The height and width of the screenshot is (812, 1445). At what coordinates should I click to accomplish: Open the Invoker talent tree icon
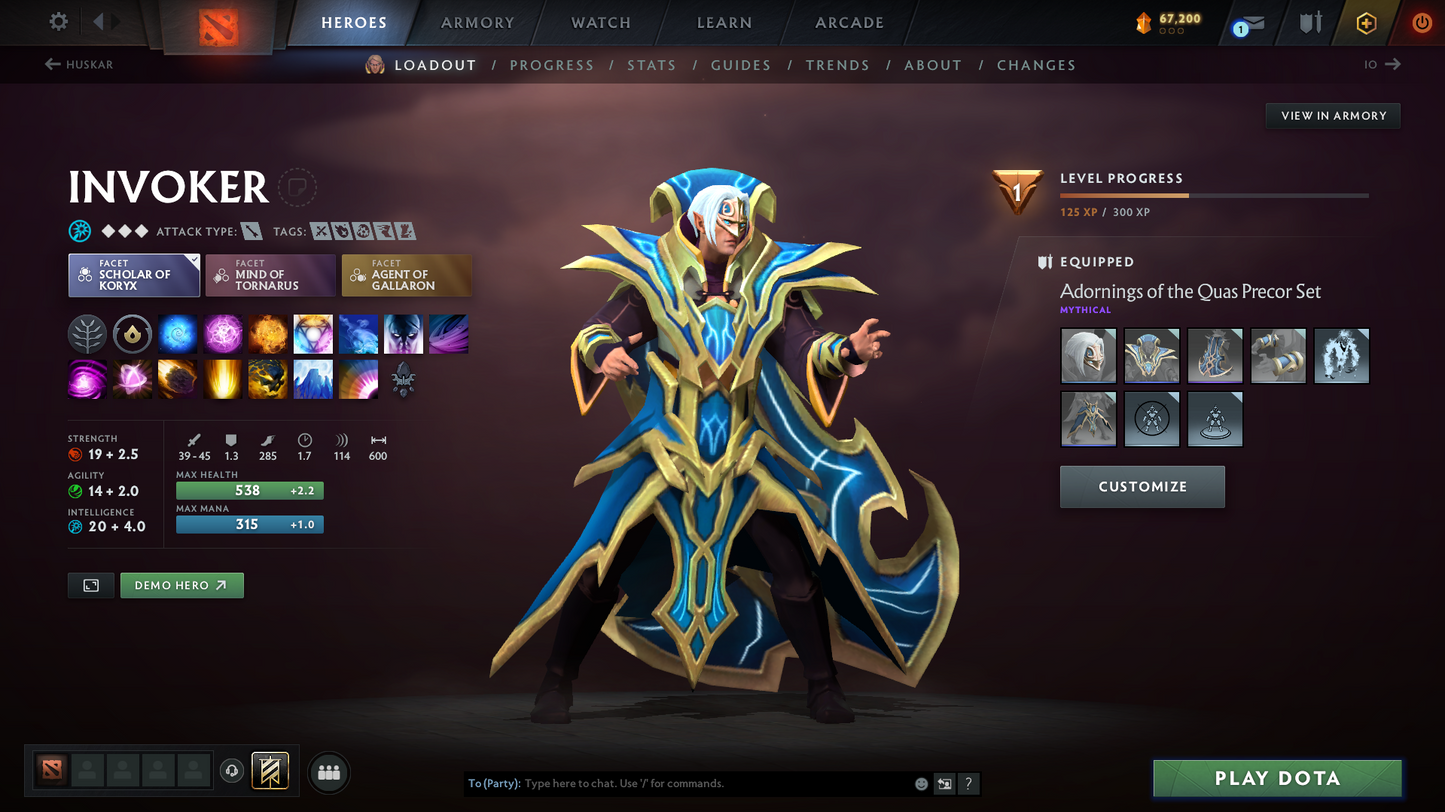click(x=87, y=334)
